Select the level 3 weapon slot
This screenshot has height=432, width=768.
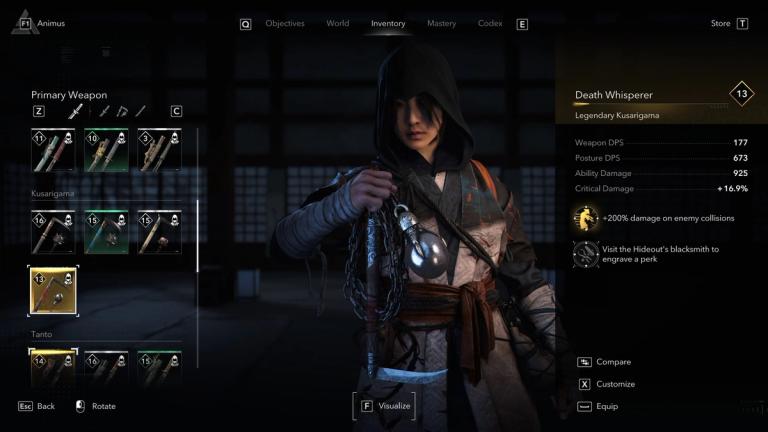point(160,149)
